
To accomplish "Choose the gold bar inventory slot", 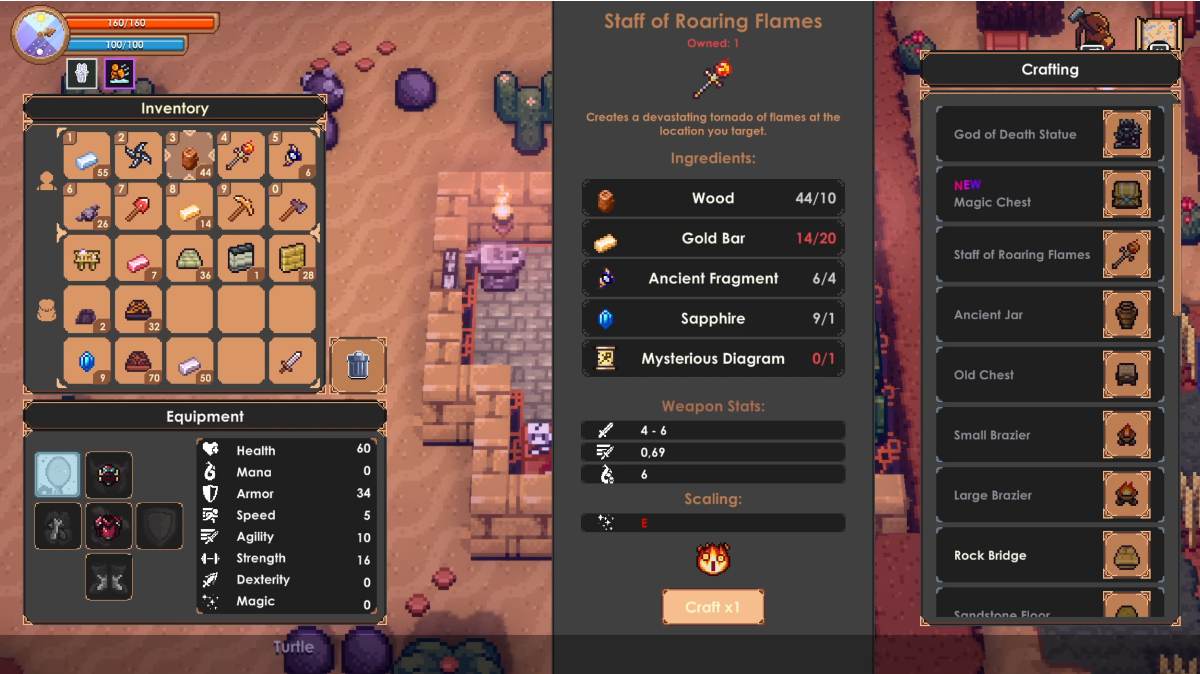I will [190, 208].
